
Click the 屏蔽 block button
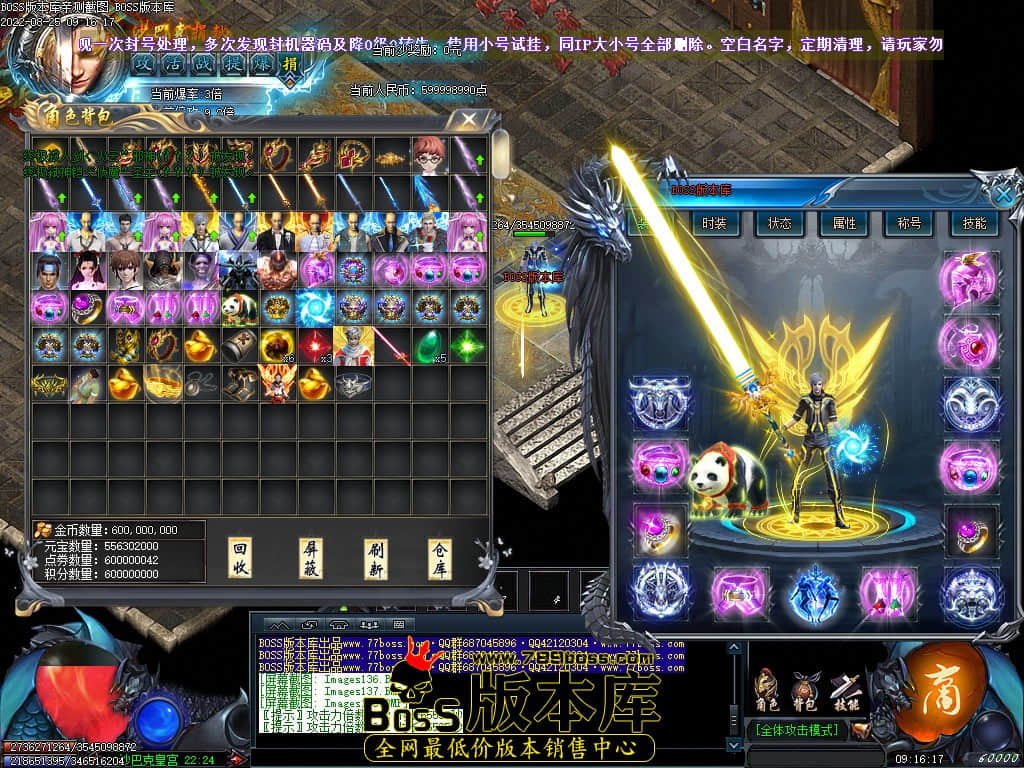pyautogui.click(x=311, y=558)
